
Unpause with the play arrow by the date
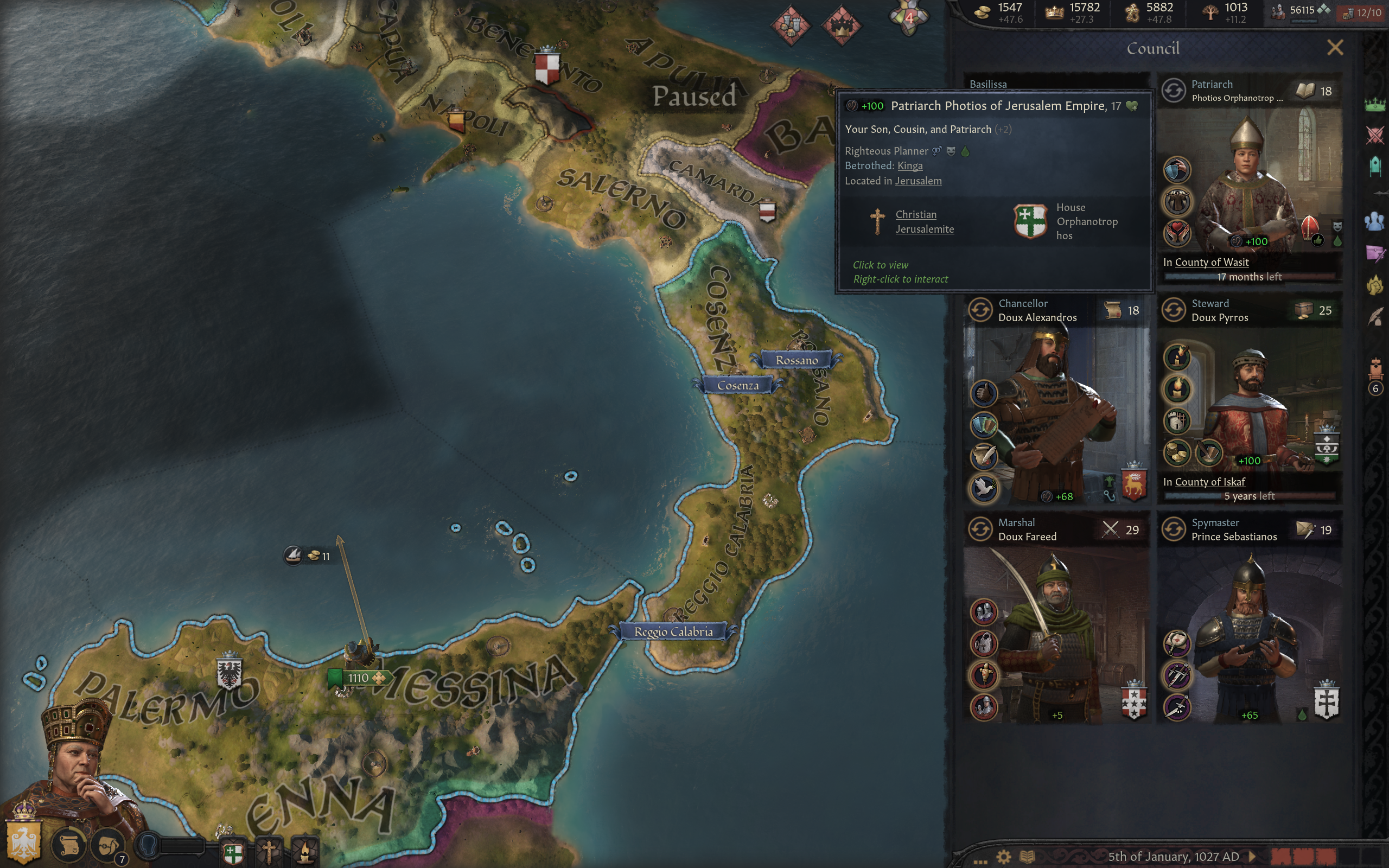pos(1252,857)
